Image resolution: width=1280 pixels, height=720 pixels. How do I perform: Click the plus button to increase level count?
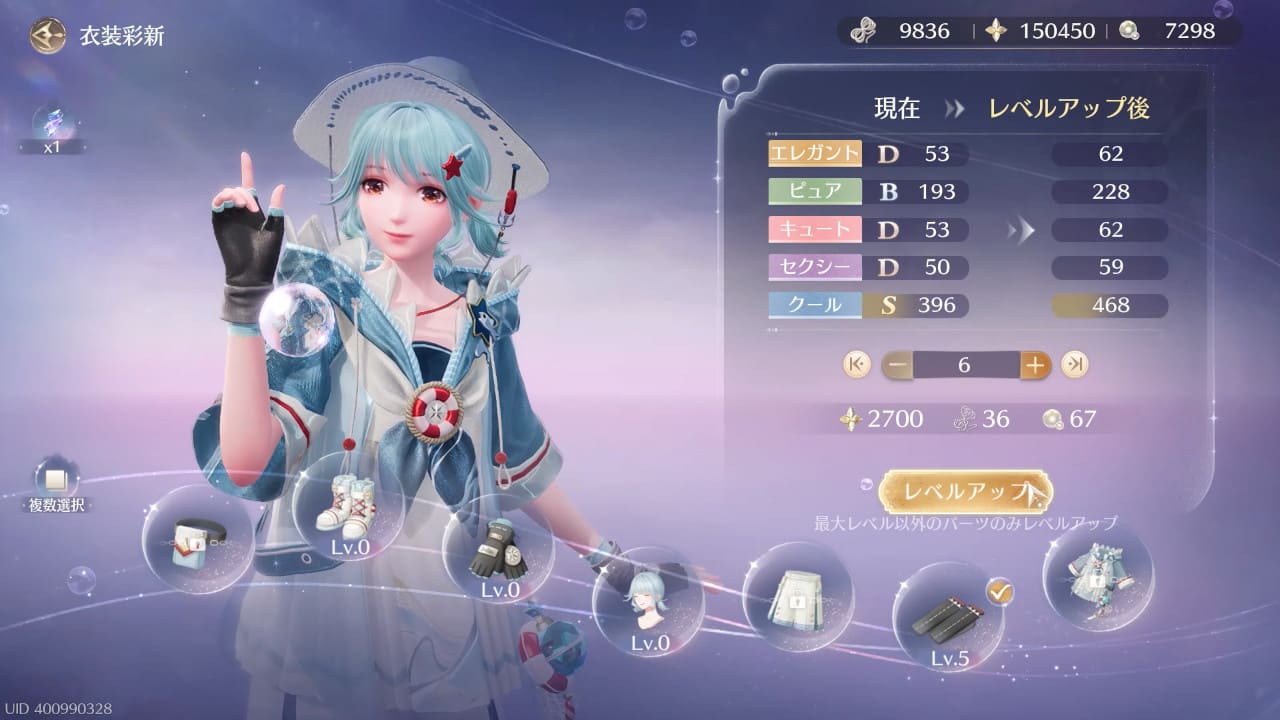pos(1036,365)
